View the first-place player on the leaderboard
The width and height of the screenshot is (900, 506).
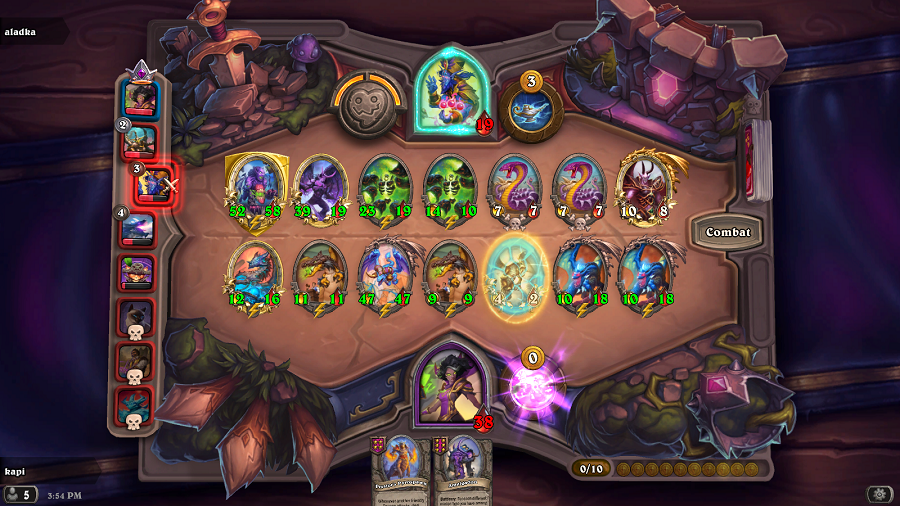(x=140, y=99)
